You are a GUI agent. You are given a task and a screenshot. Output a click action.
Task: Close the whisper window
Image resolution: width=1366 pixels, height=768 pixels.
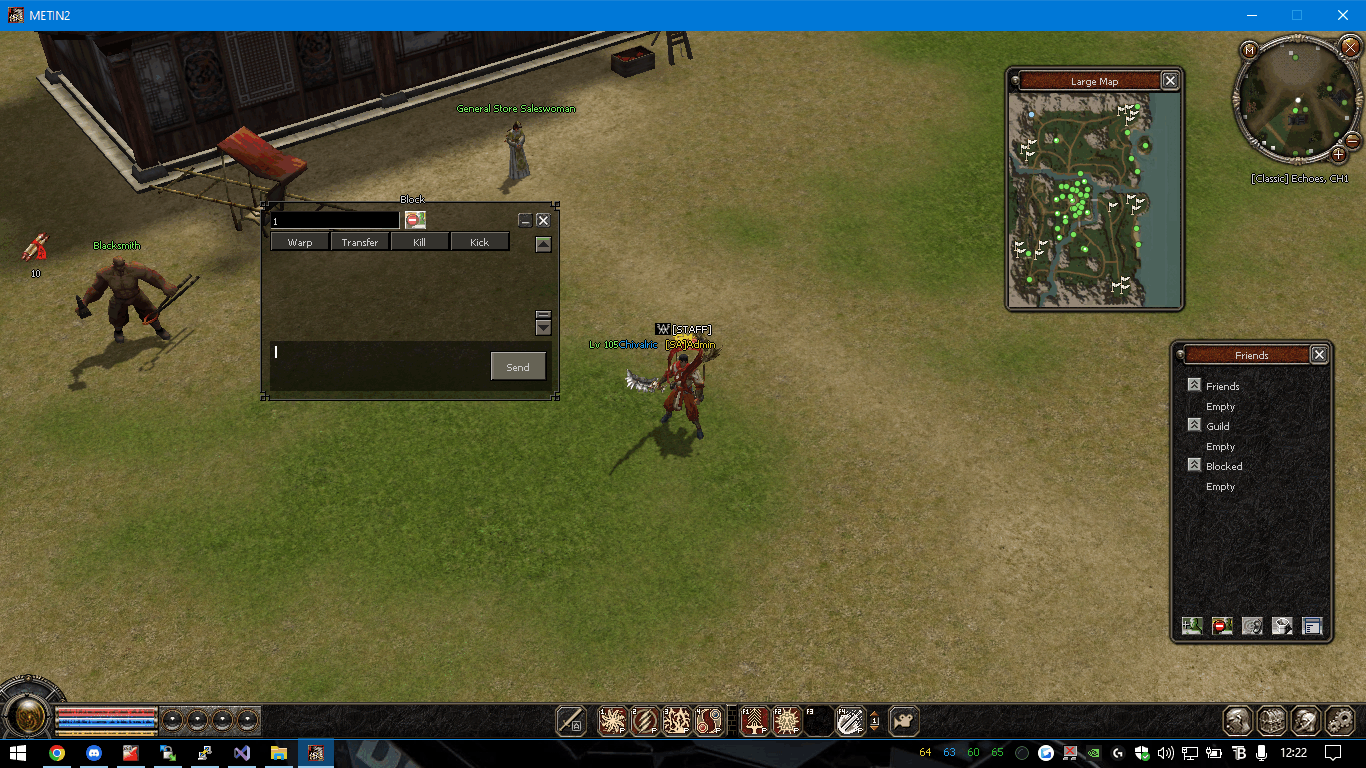point(543,220)
